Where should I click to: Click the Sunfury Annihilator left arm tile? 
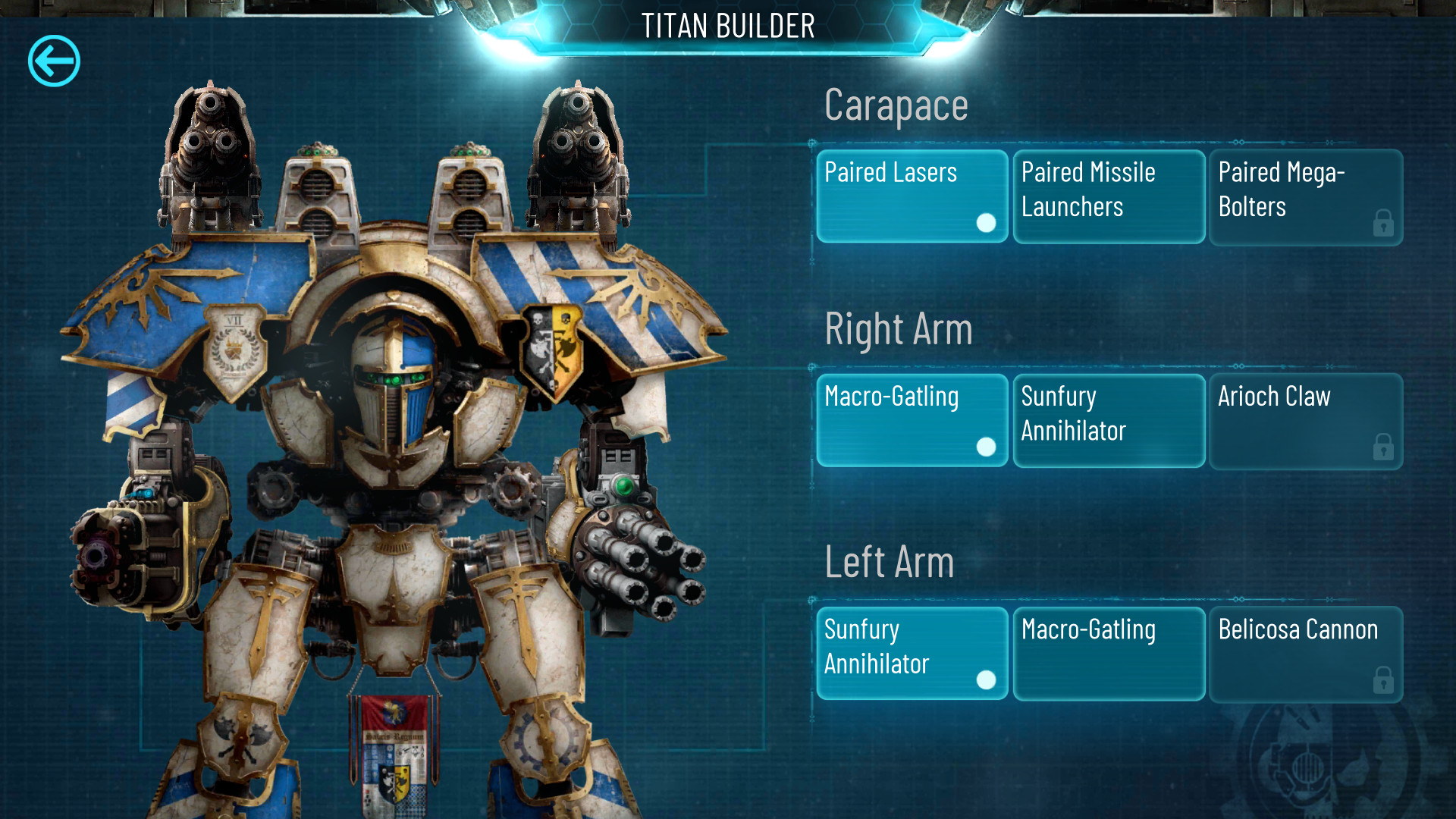pyautogui.click(x=912, y=652)
